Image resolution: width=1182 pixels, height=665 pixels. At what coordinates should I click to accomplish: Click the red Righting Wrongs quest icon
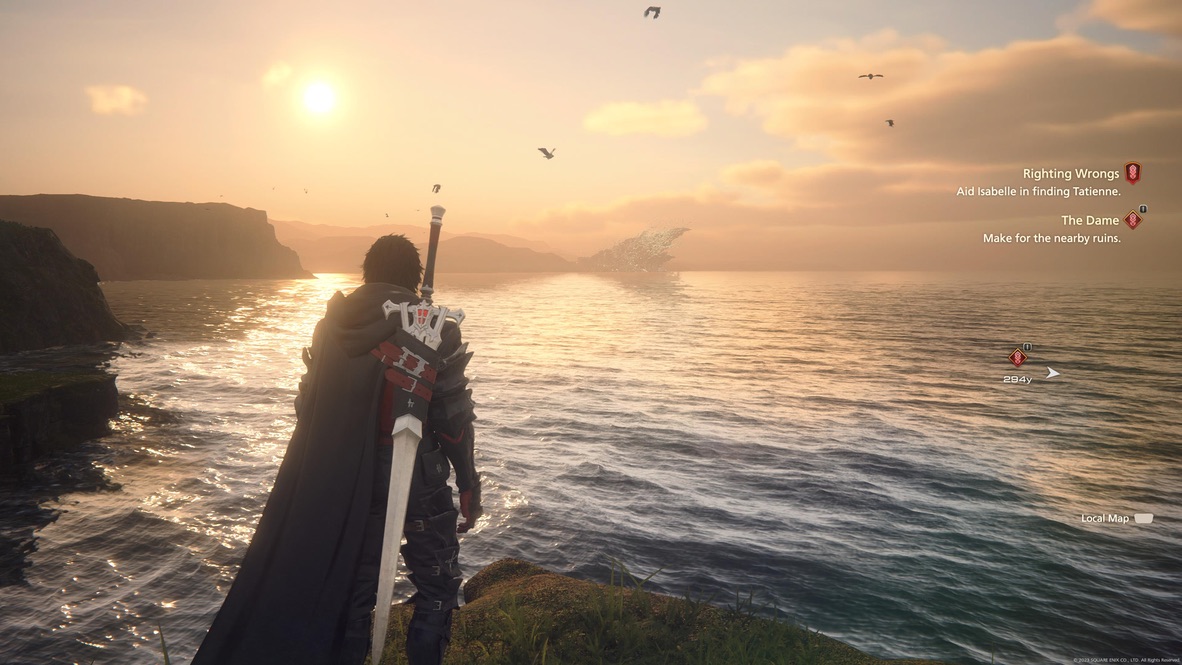coord(1132,173)
